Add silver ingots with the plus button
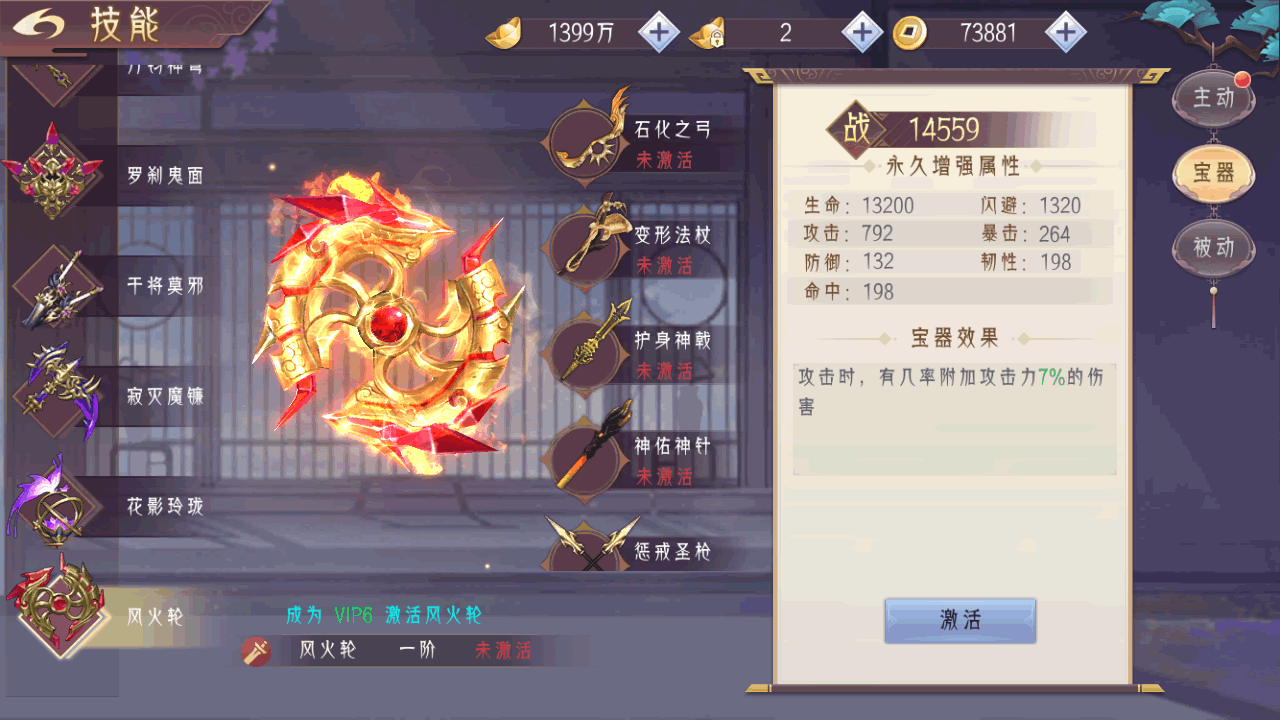 click(x=658, y=33)
